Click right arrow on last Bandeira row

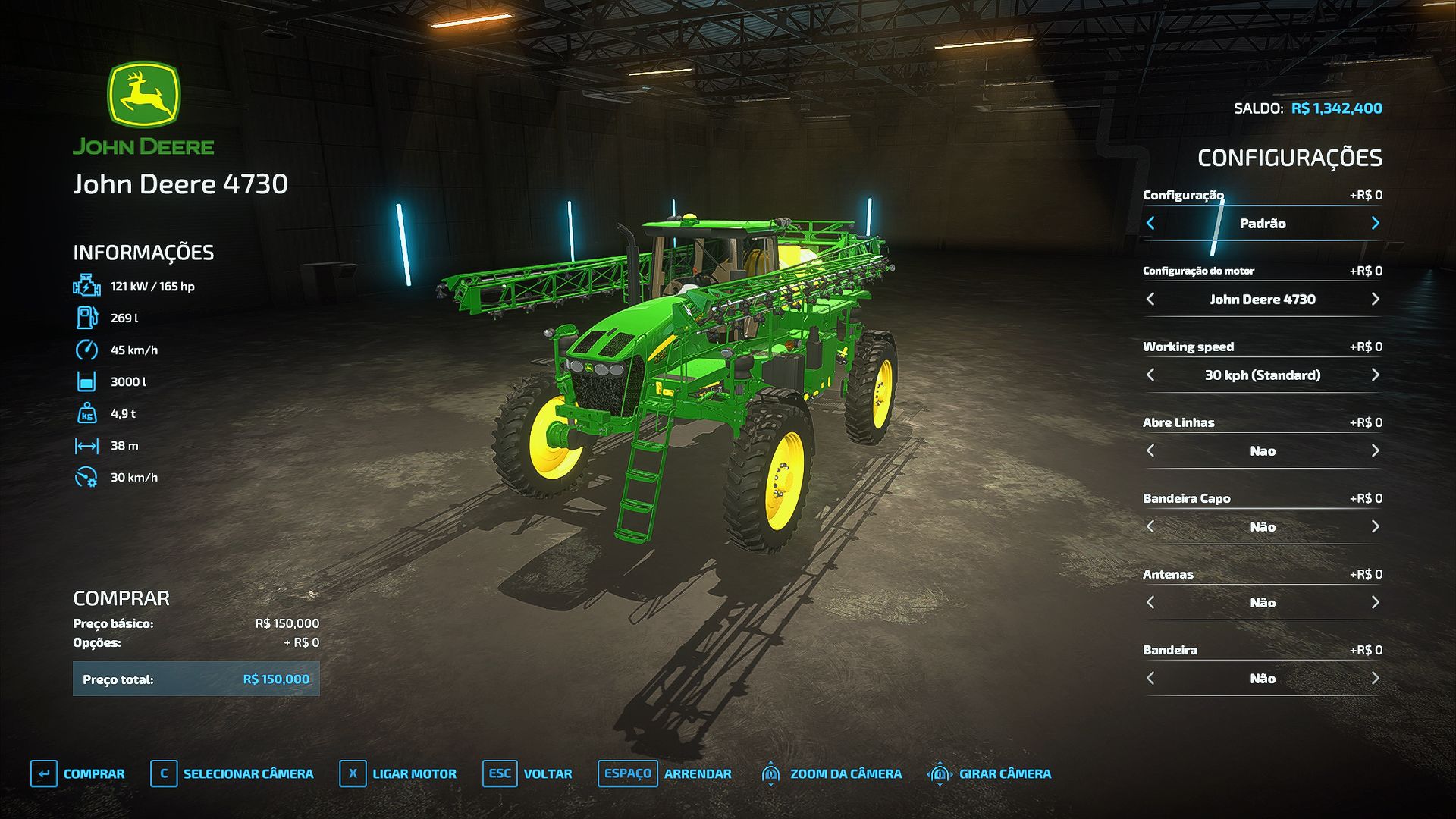(1375, 678)
